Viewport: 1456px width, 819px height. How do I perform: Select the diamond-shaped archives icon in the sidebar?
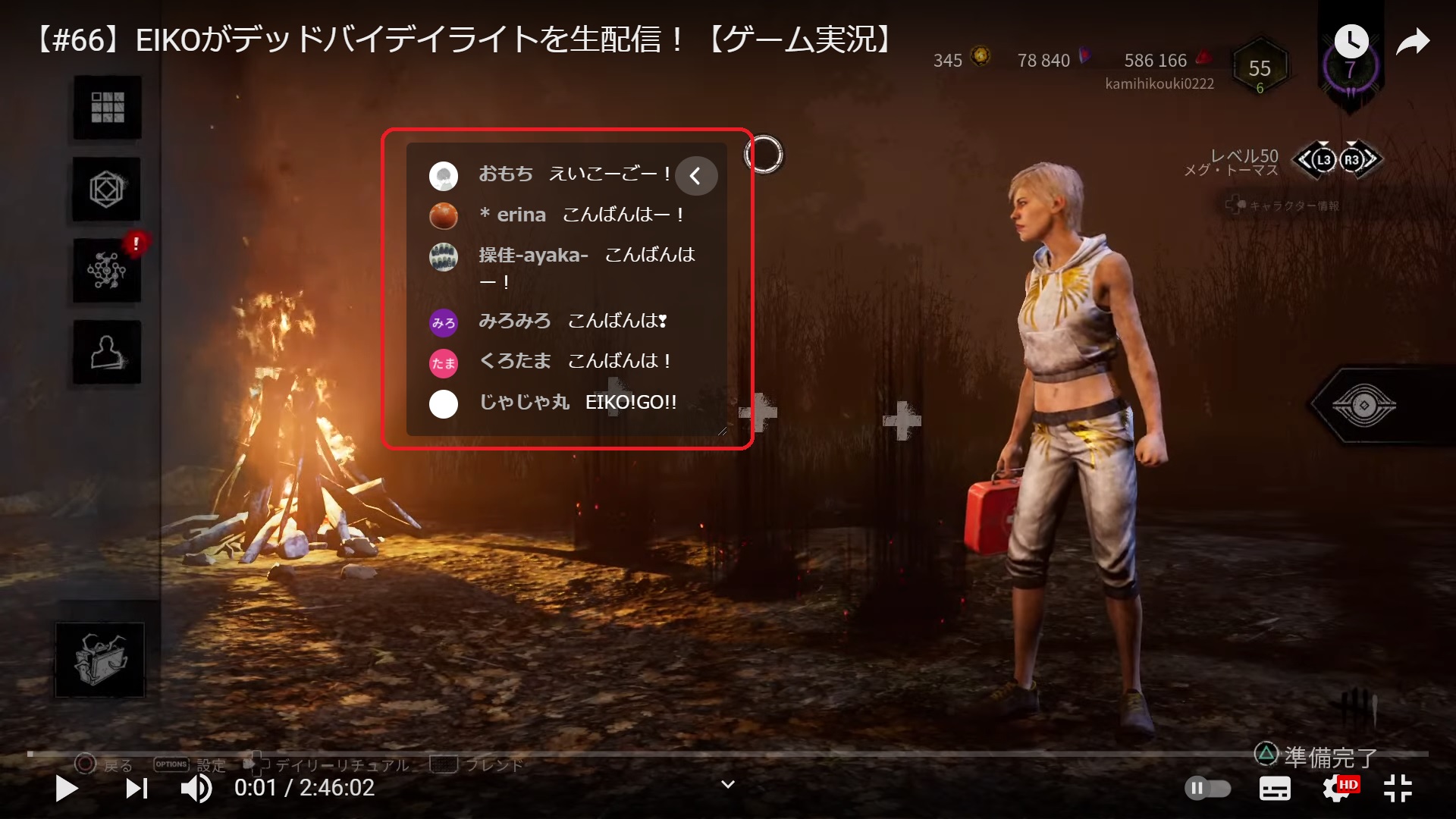pyautogui.click(x=107, y=190)
